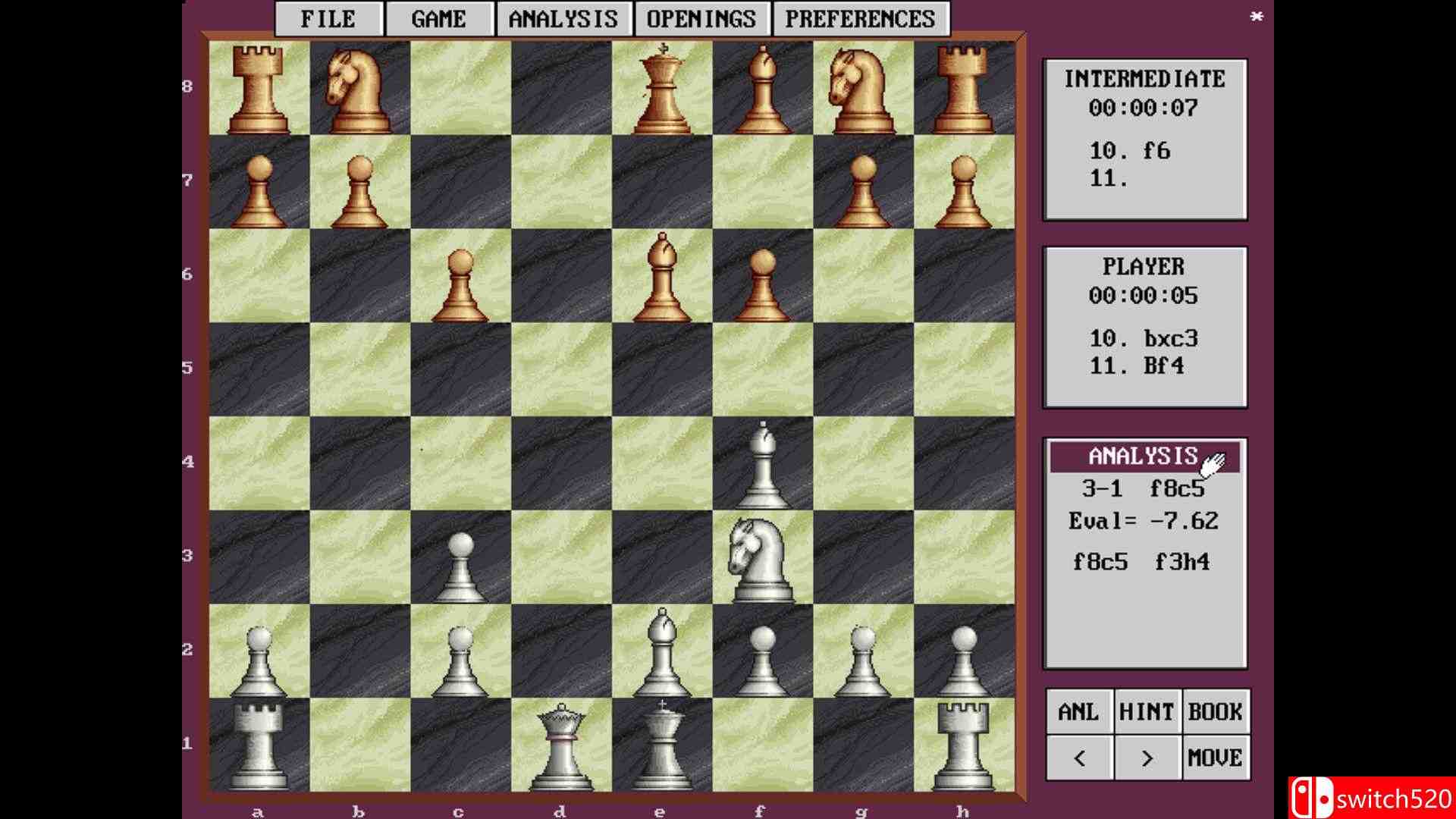Open the opening BOOK
The width and height of the screenshot is (1456, 819).
(1215, 711)
